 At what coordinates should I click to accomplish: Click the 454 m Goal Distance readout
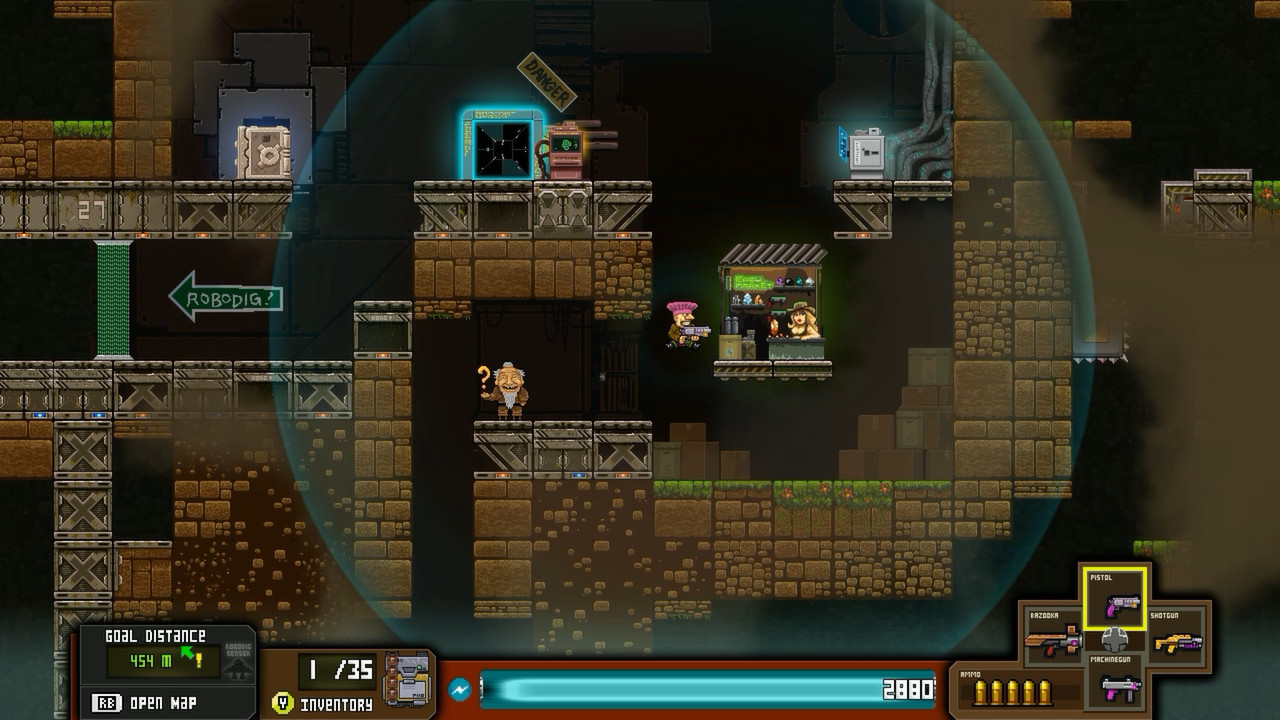tap(148, 661)
